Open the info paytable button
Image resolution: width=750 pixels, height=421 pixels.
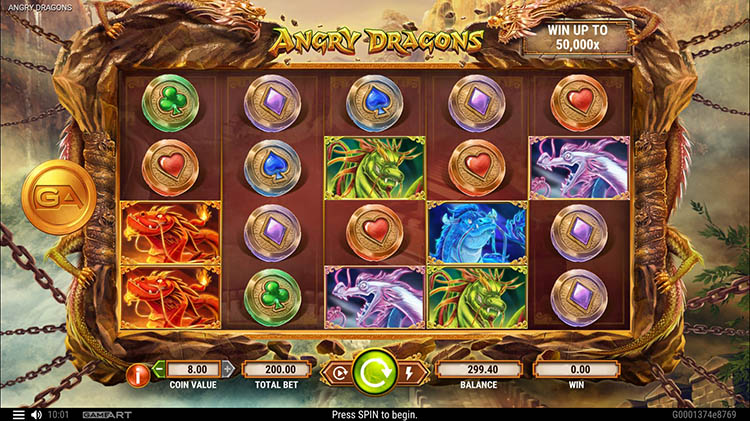click(x=139, y=375)
